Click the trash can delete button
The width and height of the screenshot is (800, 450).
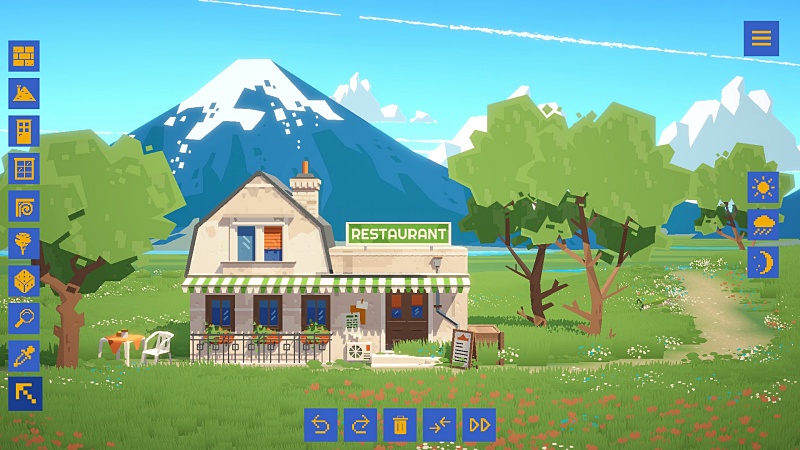400,425
